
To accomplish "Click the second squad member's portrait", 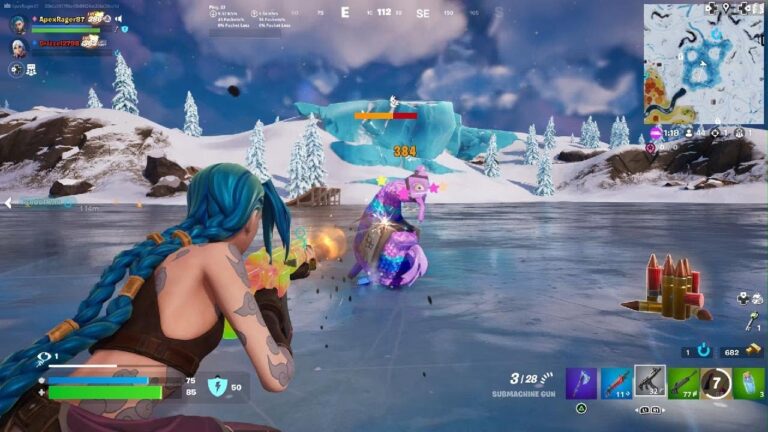I will 18,46.
